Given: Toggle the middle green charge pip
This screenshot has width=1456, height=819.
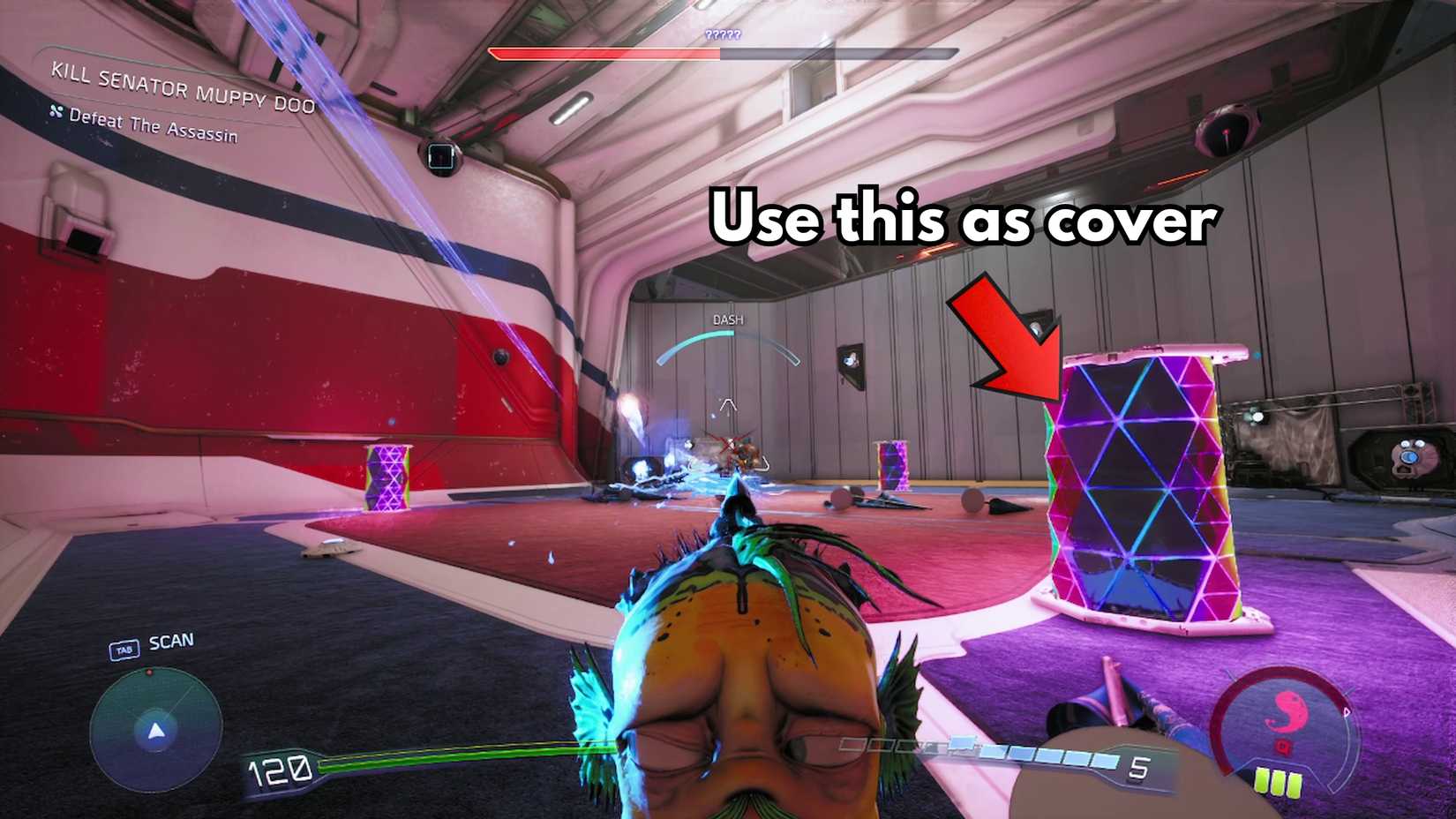Looking at the screenshot, I should 1278,784.
